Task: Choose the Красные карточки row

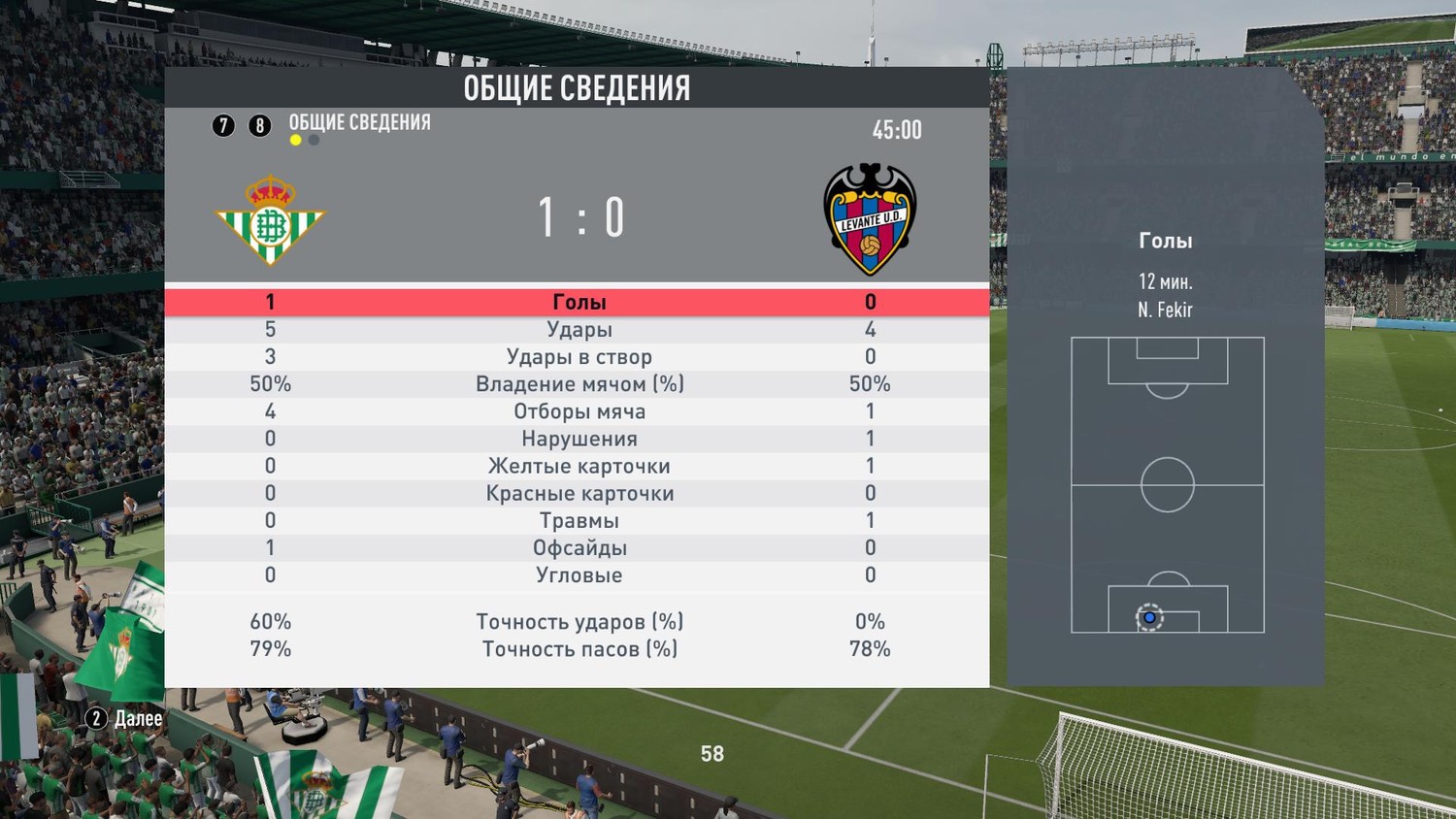Action: pyautogui.click(x=579, y=493)
